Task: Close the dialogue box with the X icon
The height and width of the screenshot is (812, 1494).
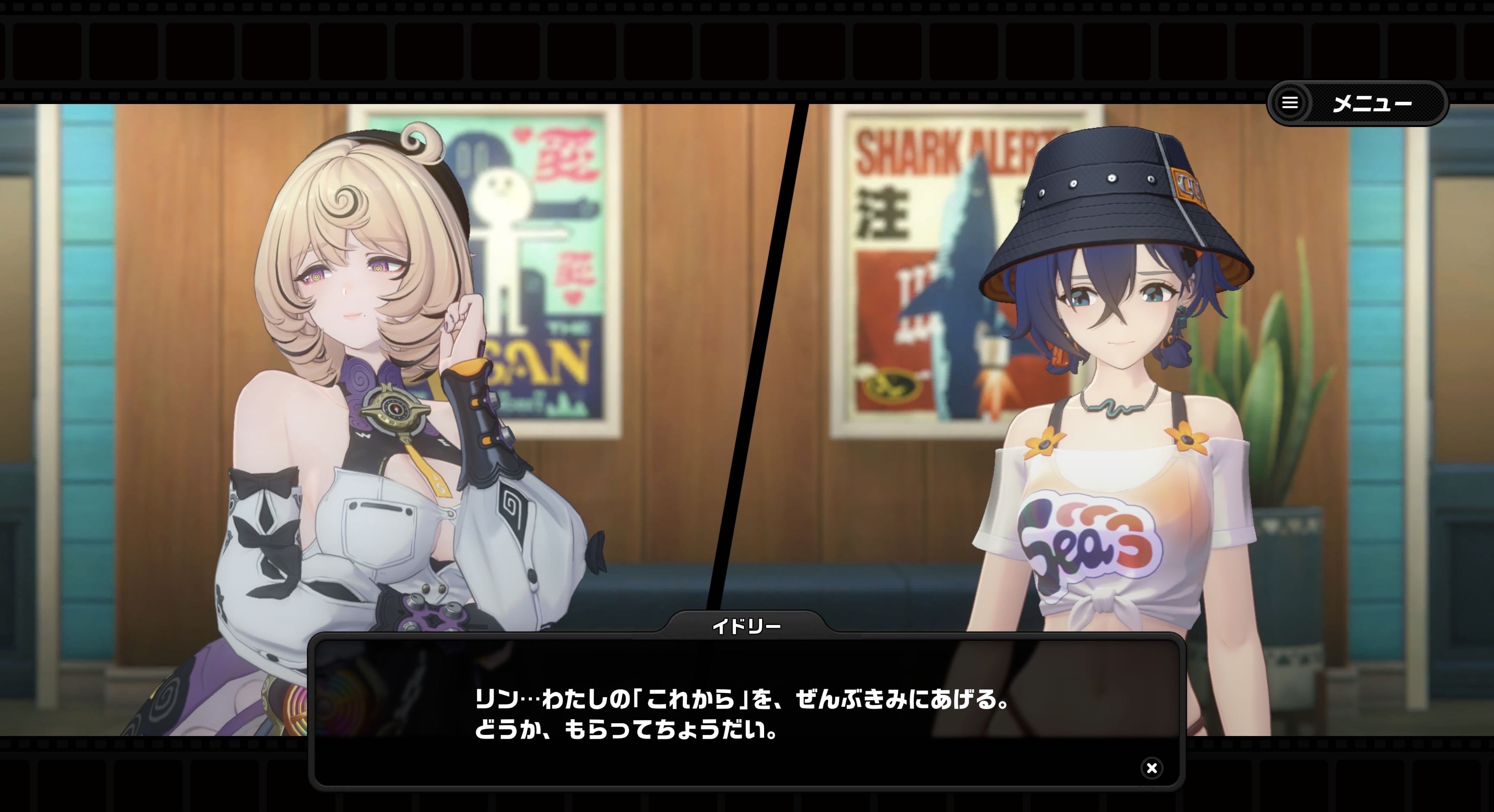Action: (x=1151, y=768)
